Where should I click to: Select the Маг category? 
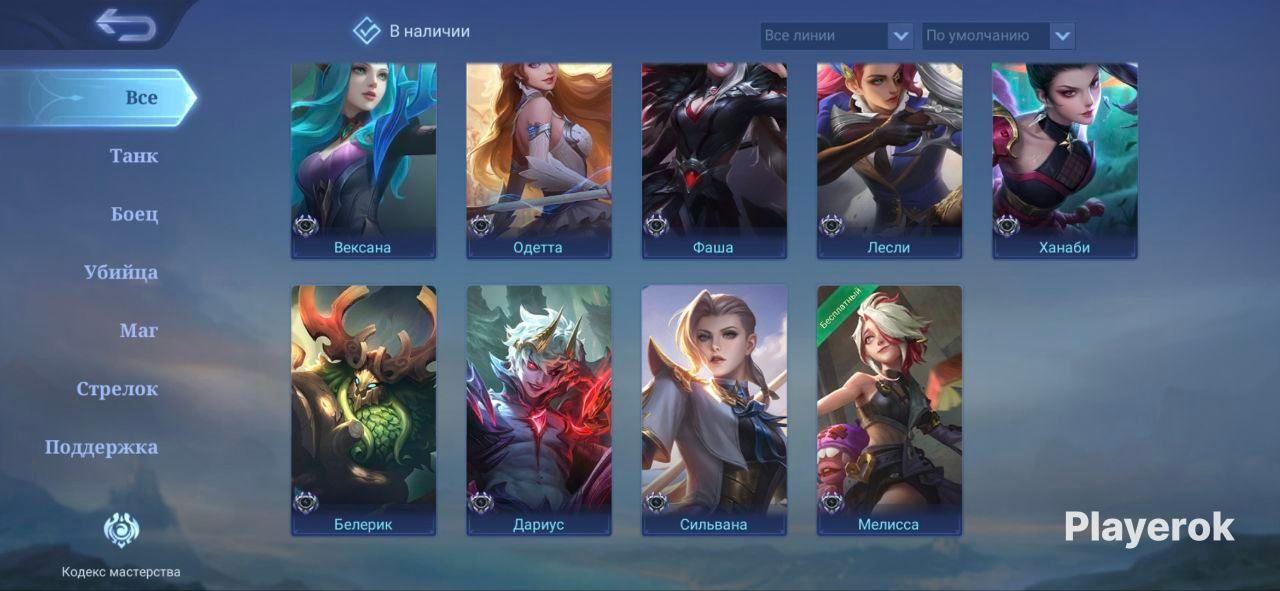click(139, 330)
